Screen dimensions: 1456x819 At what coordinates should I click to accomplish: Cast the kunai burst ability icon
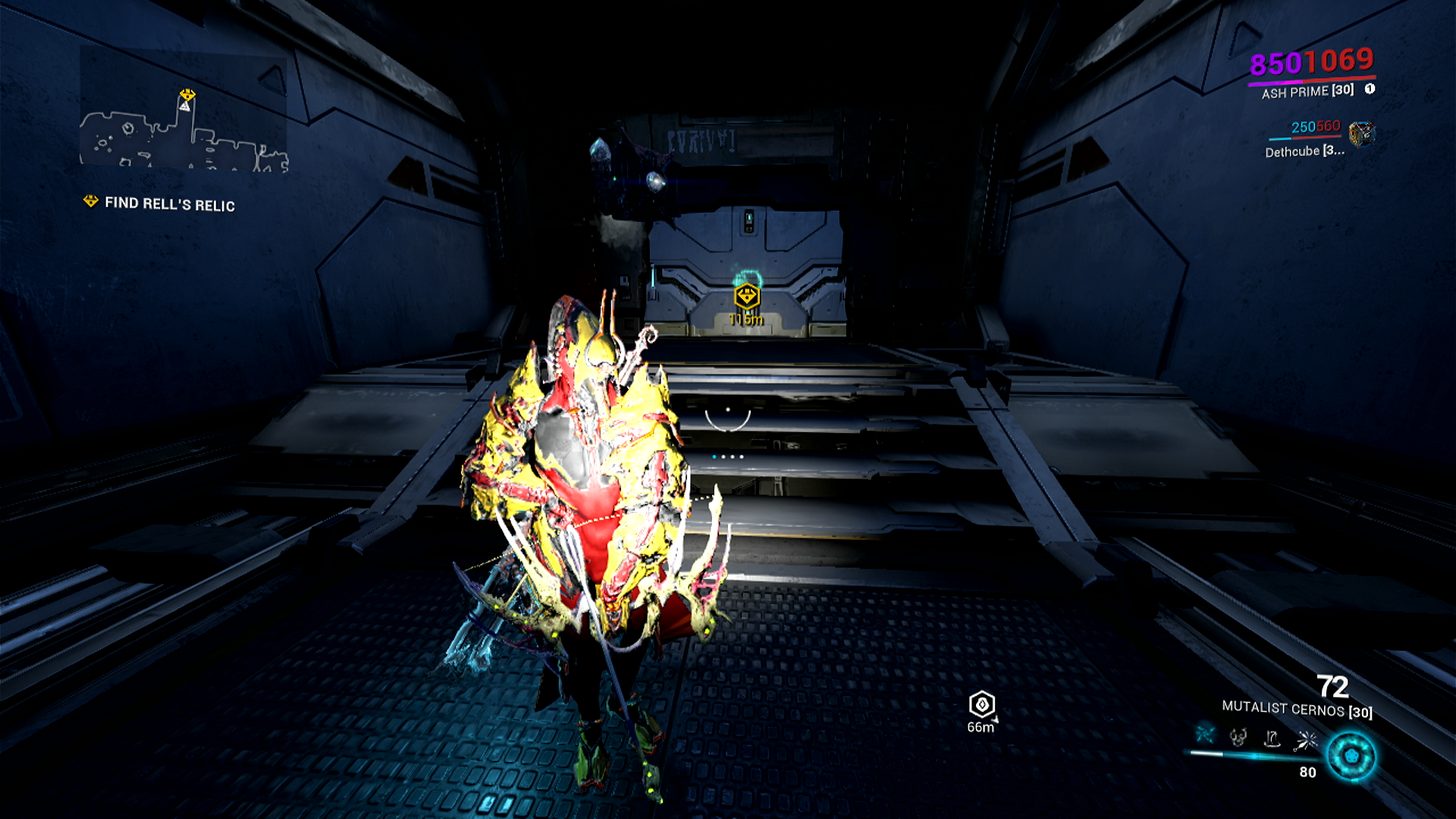coord(1307,739)
